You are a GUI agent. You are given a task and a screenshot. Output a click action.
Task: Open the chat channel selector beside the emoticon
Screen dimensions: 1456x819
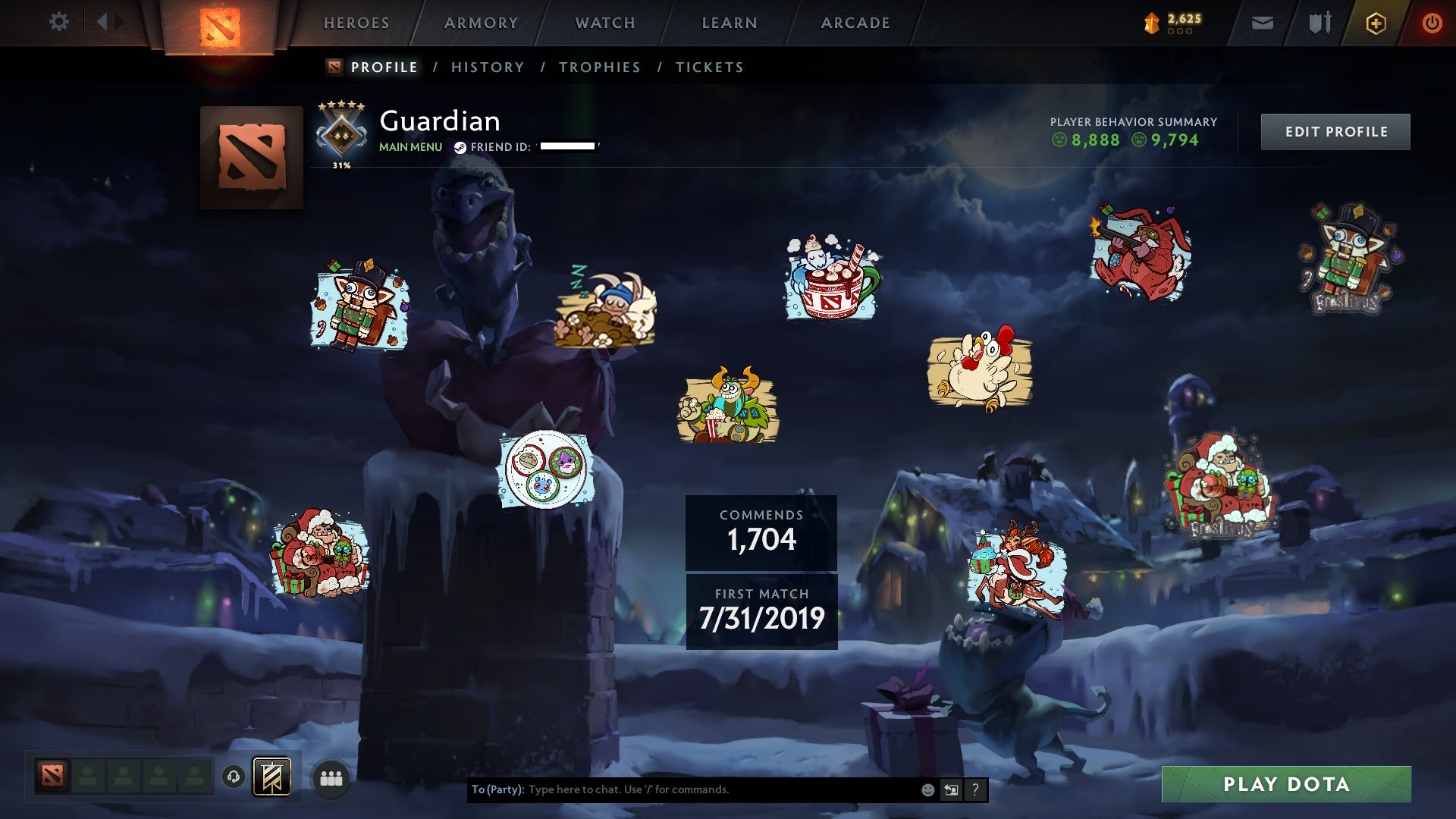click(951, 790)
